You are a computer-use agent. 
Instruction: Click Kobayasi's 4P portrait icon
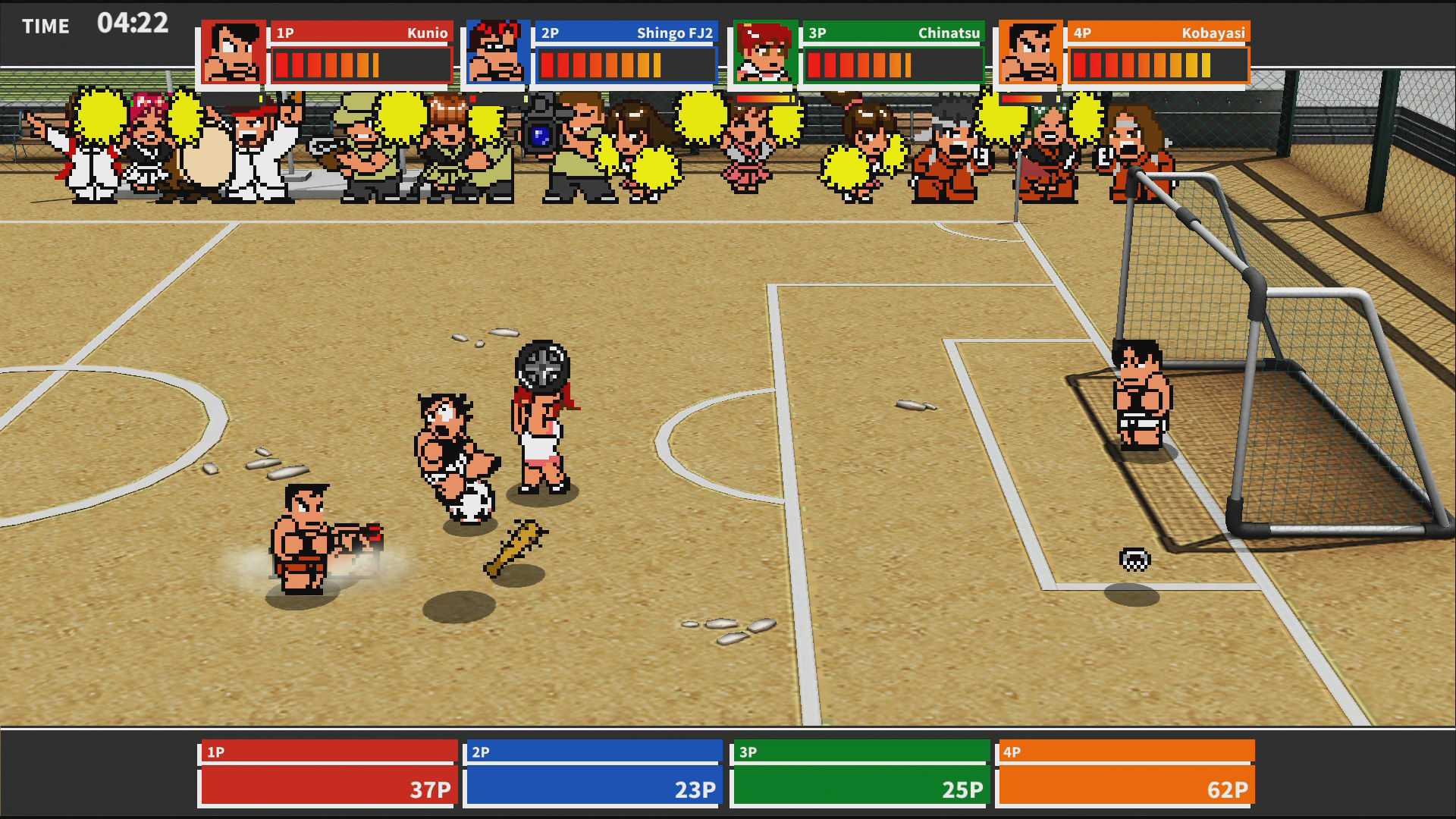pos(1030,50)
